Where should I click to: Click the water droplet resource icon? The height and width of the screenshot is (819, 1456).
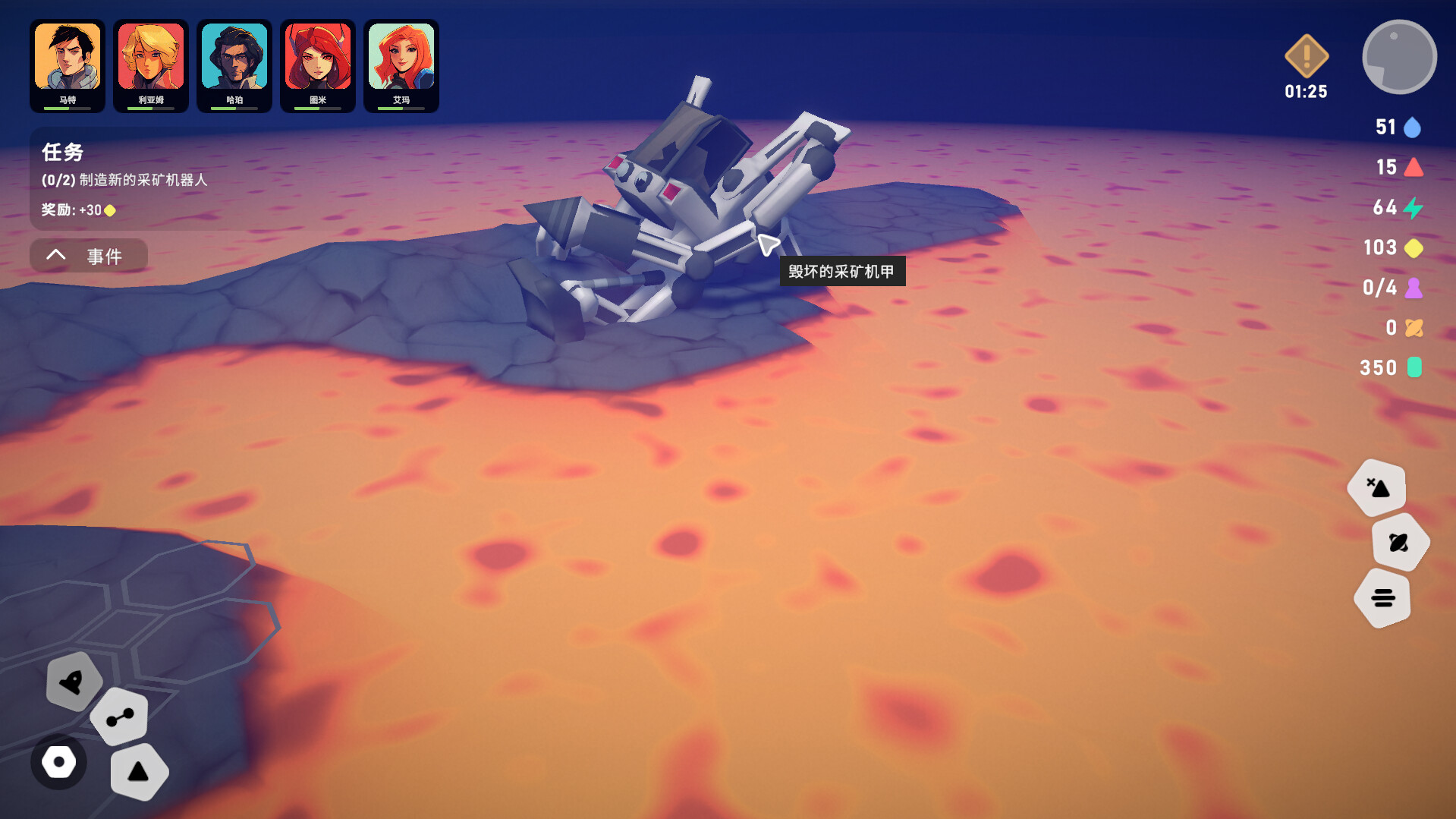tap(1413, 127)
